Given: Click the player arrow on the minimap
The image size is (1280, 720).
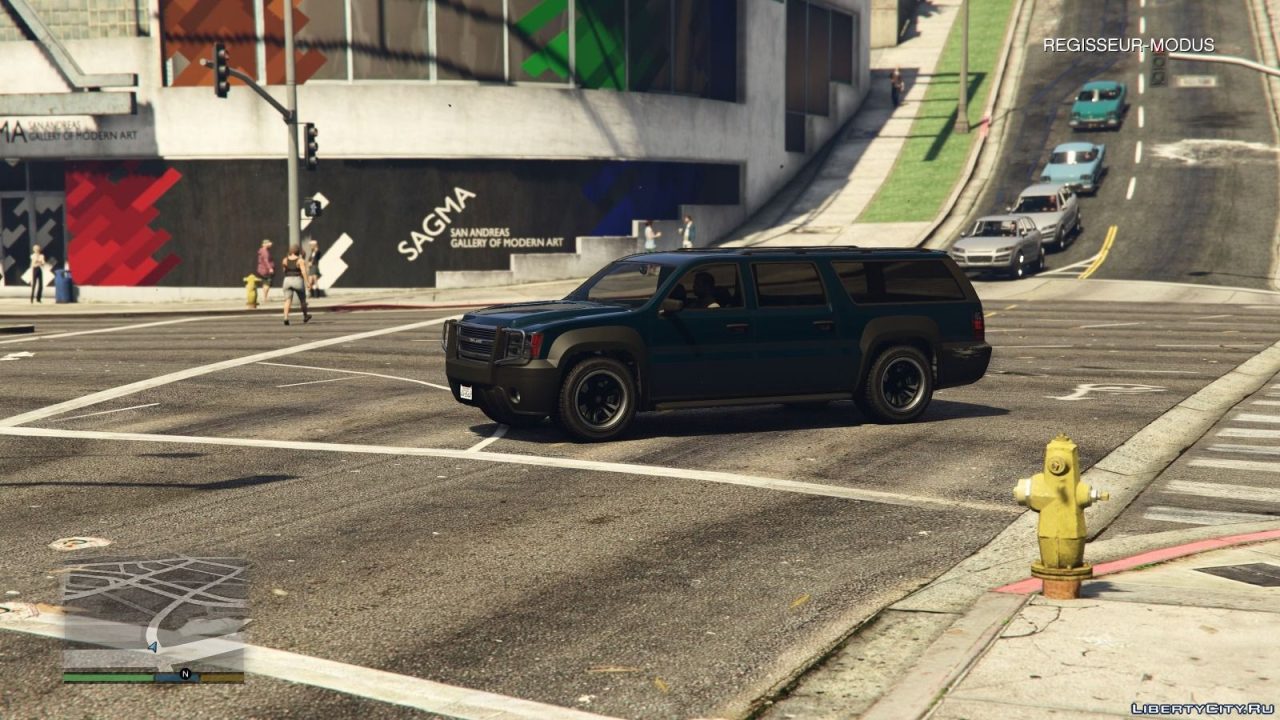Looking at the screenshot, I should tap(155, 646).
